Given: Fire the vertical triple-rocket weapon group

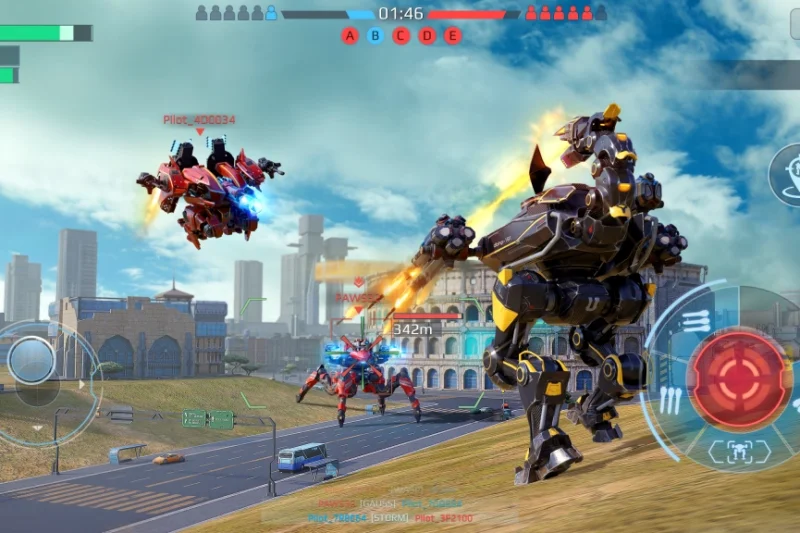Looking at the screenshot, I should 669,400.
